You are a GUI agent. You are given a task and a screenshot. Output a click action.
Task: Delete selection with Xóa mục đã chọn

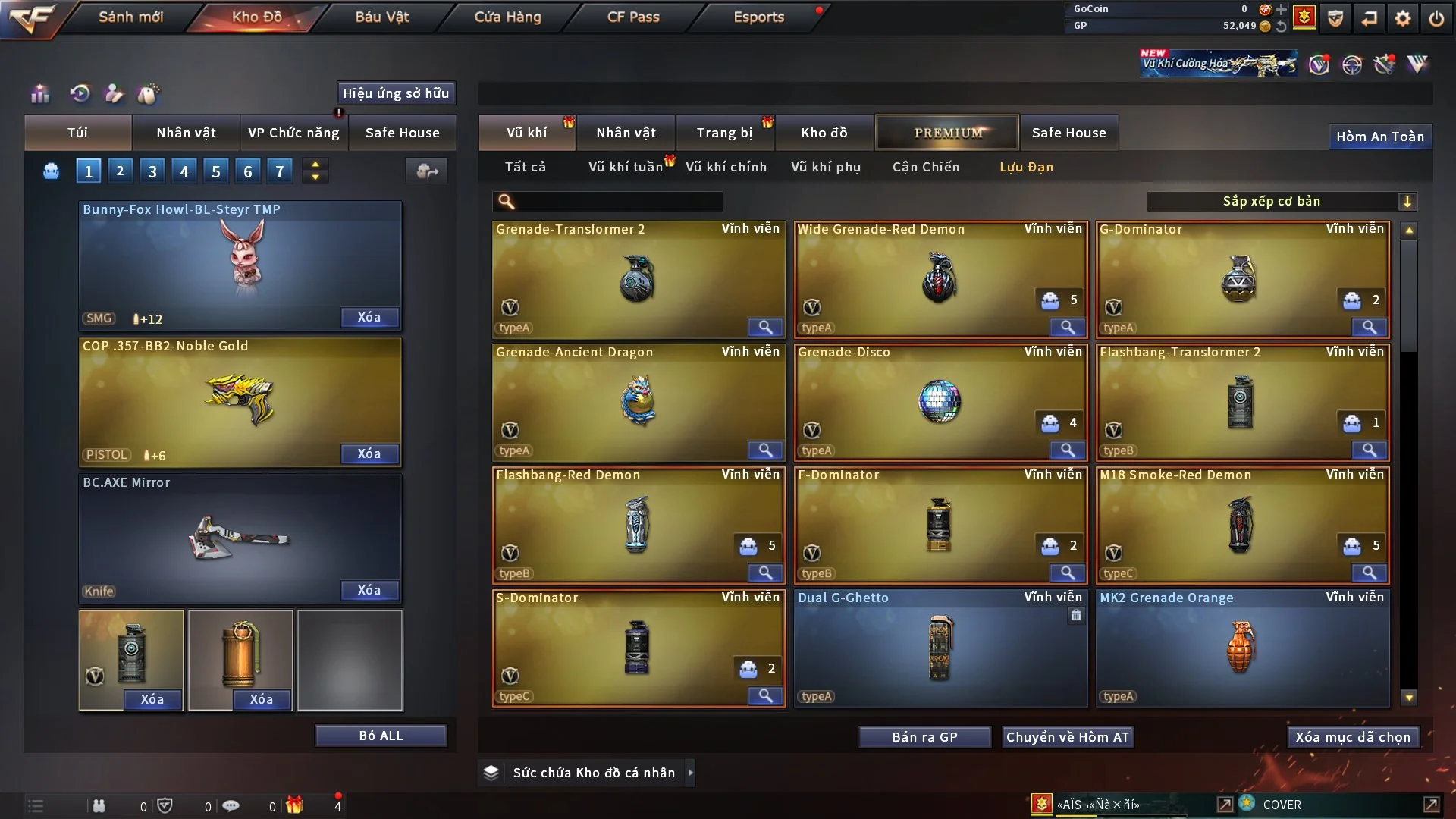coord(1352,737)
